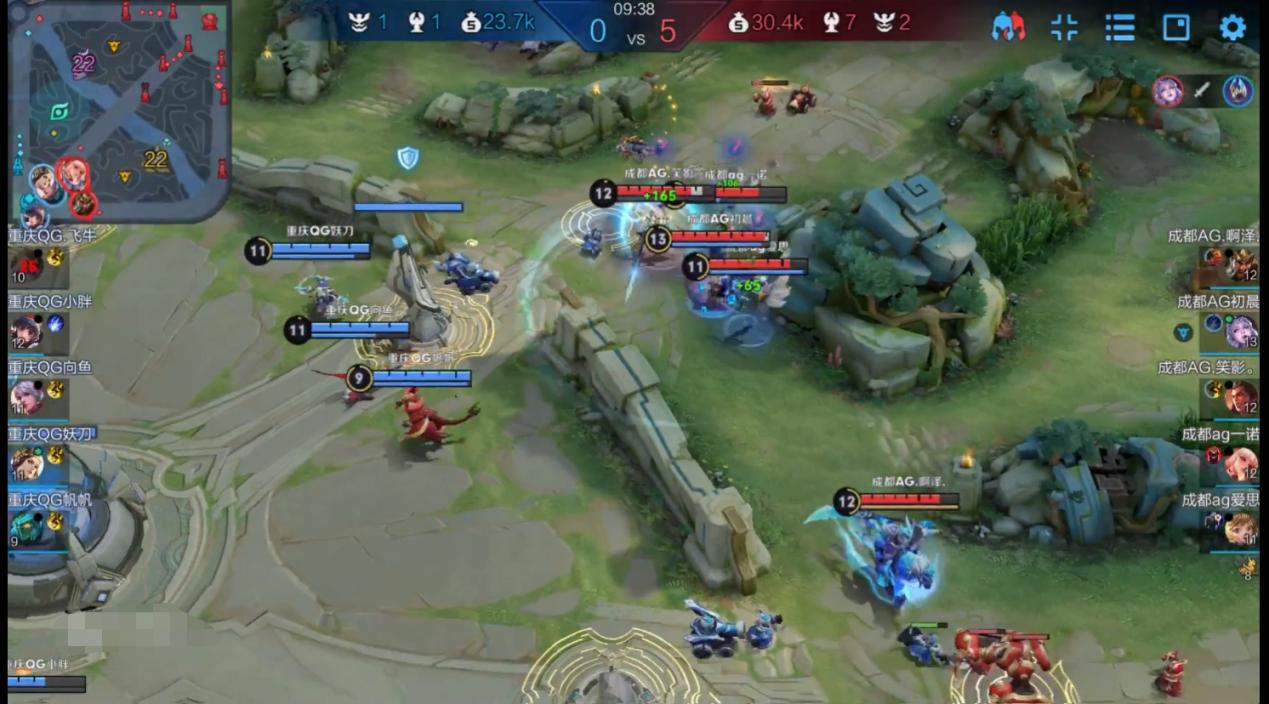Open the gear settings menu
This screenshot has height=704, width=1269.
(1232, 27)
